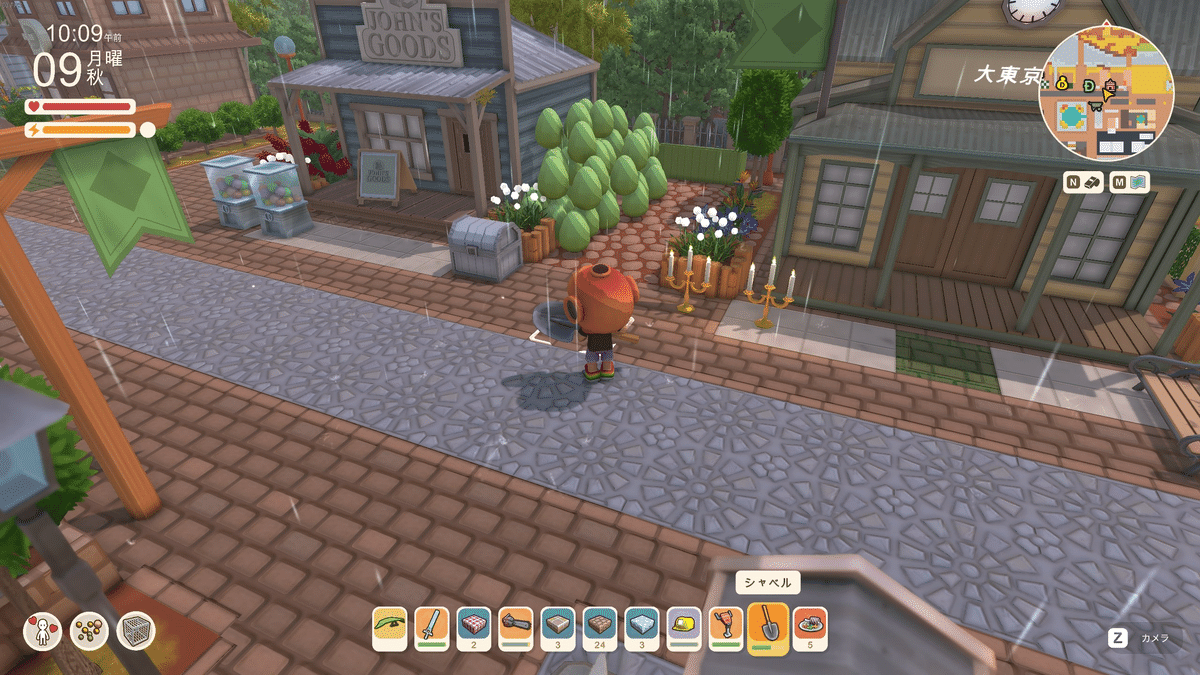The image size is (1200, 675).
Task: Click the colored dots round icon
Action: pyautogui.click(x=89, y=631)
